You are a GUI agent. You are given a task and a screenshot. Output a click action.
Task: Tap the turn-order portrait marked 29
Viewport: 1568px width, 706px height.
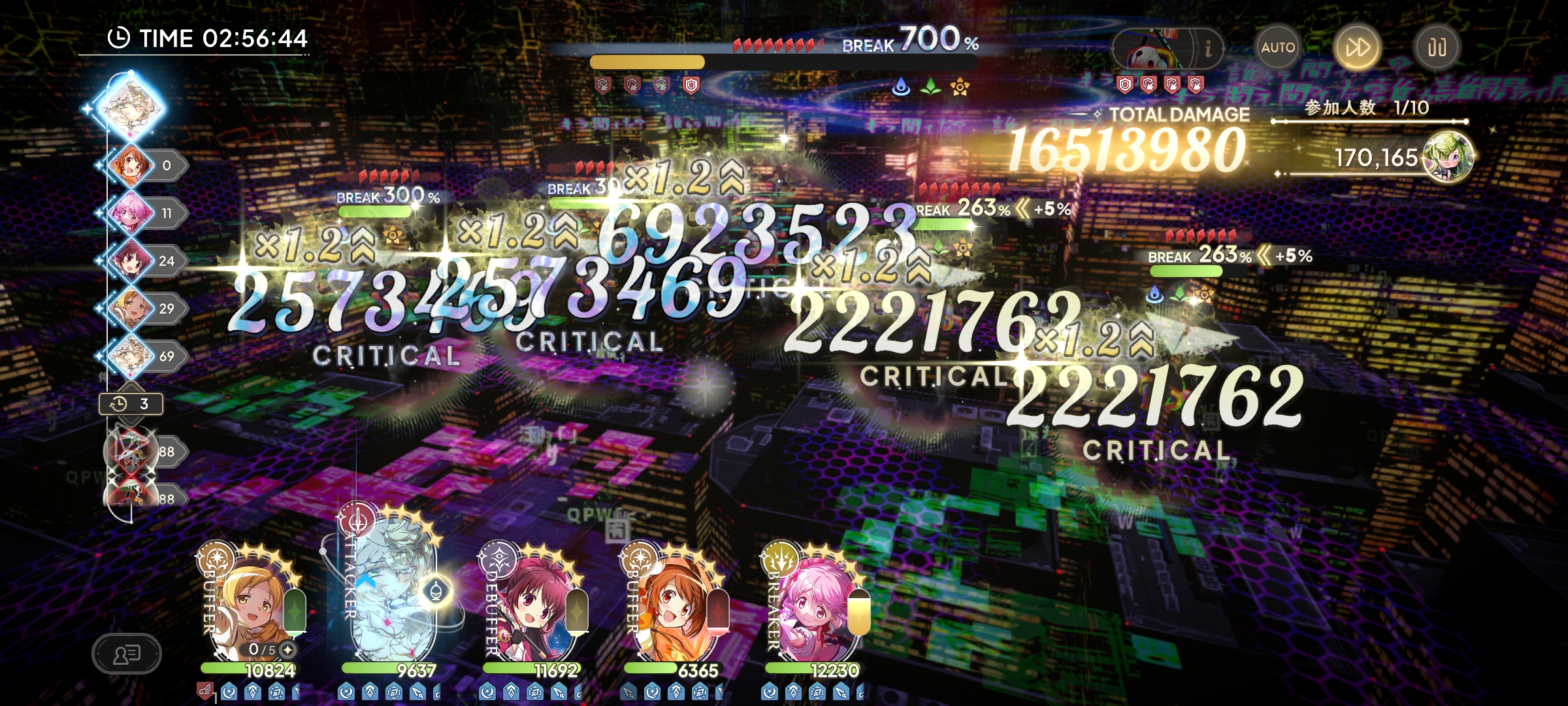[131, 309]
